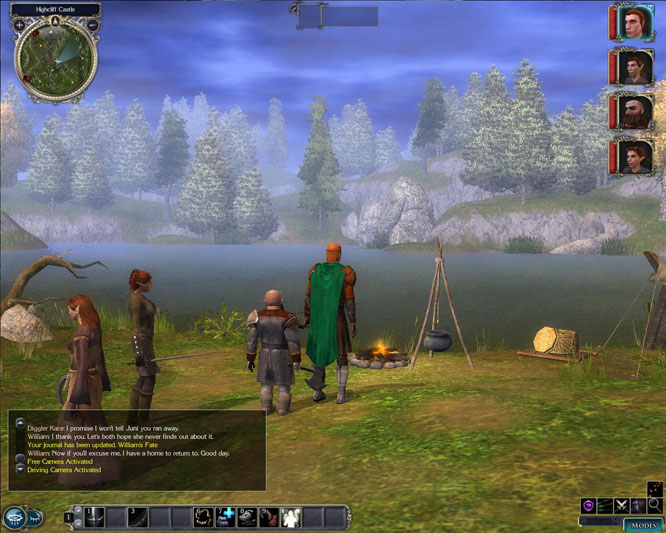Select the bow item in hotbar slot 3
Viewport: 666px width, 533px height.
click(x=138, y=517)
